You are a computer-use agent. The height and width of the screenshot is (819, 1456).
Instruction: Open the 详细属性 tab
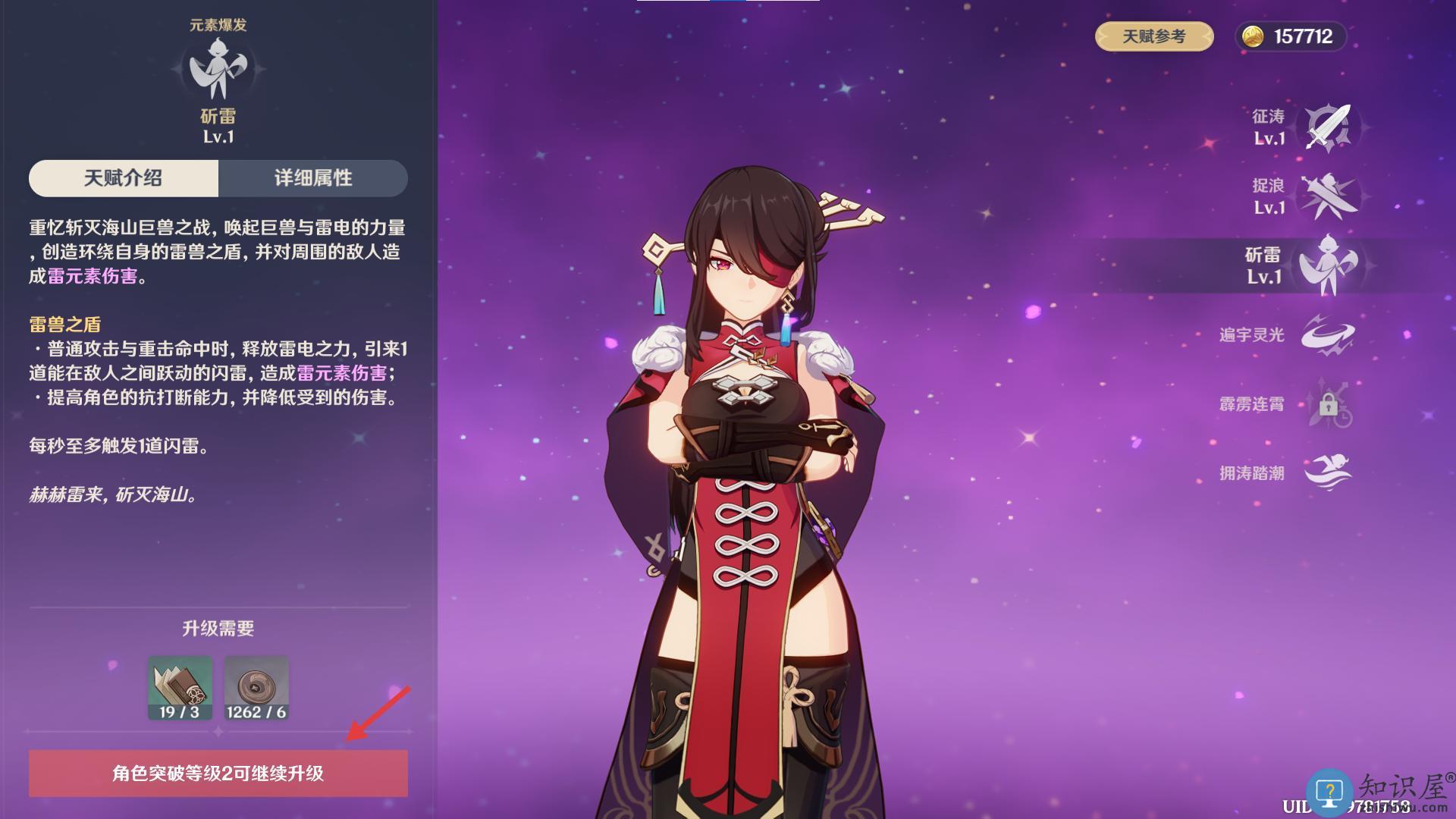[x=313, y=178]
